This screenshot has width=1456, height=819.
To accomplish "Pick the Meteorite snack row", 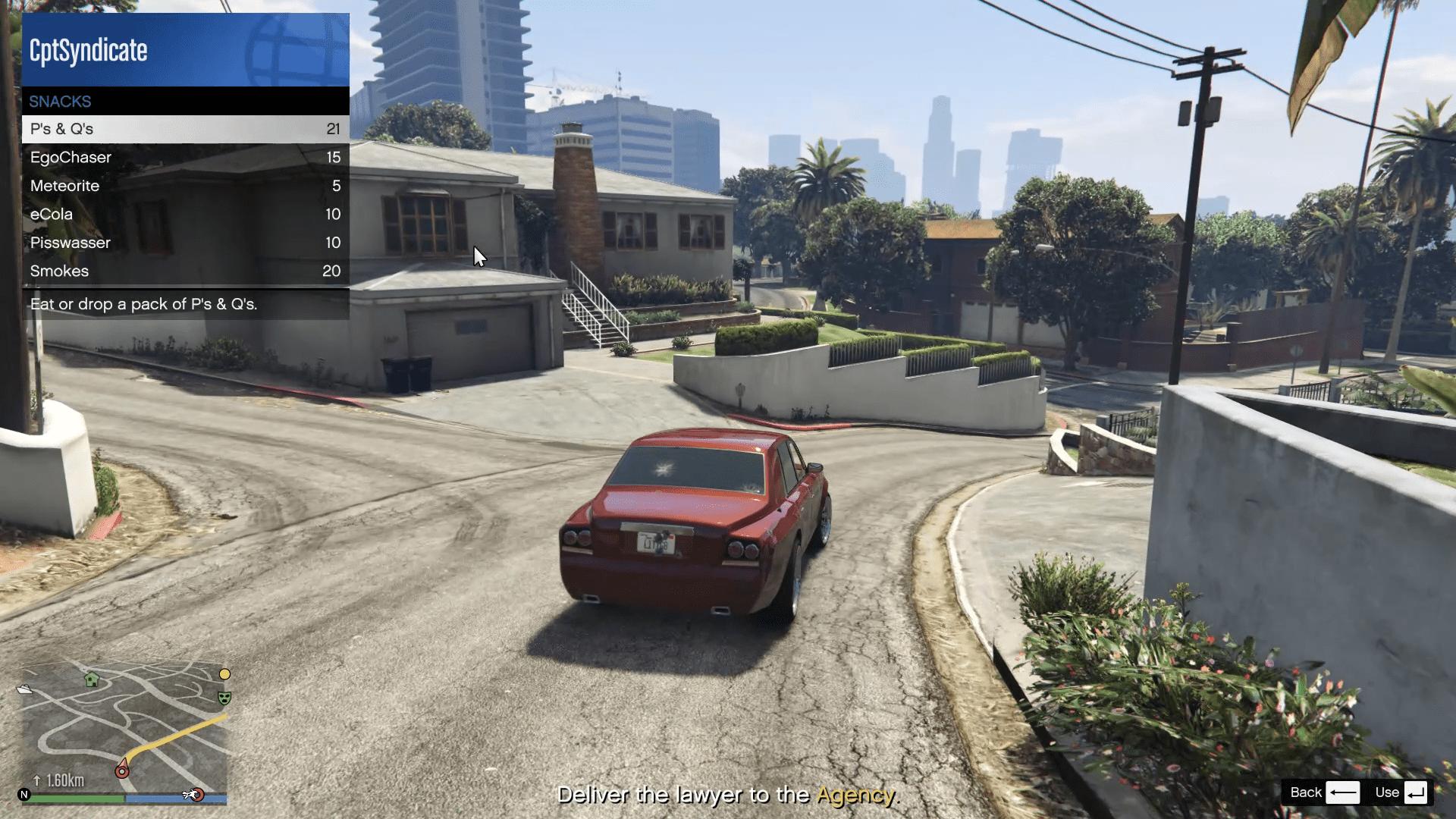I will pyautogui.click(x=185, y=186).
